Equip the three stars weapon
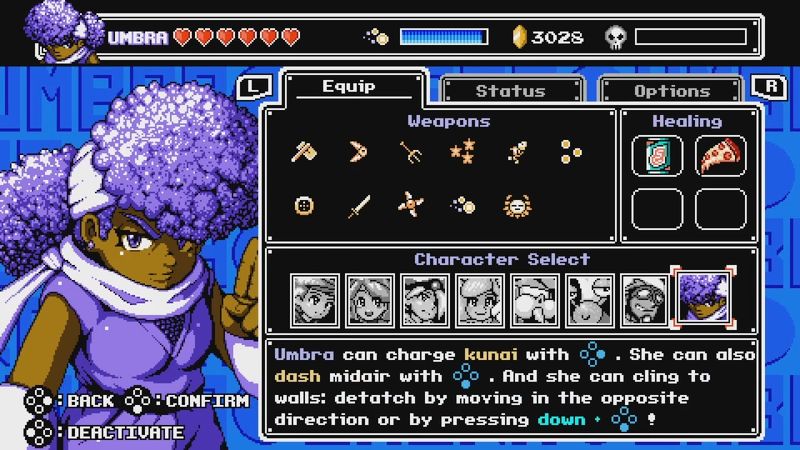 (x=462, y=152)
